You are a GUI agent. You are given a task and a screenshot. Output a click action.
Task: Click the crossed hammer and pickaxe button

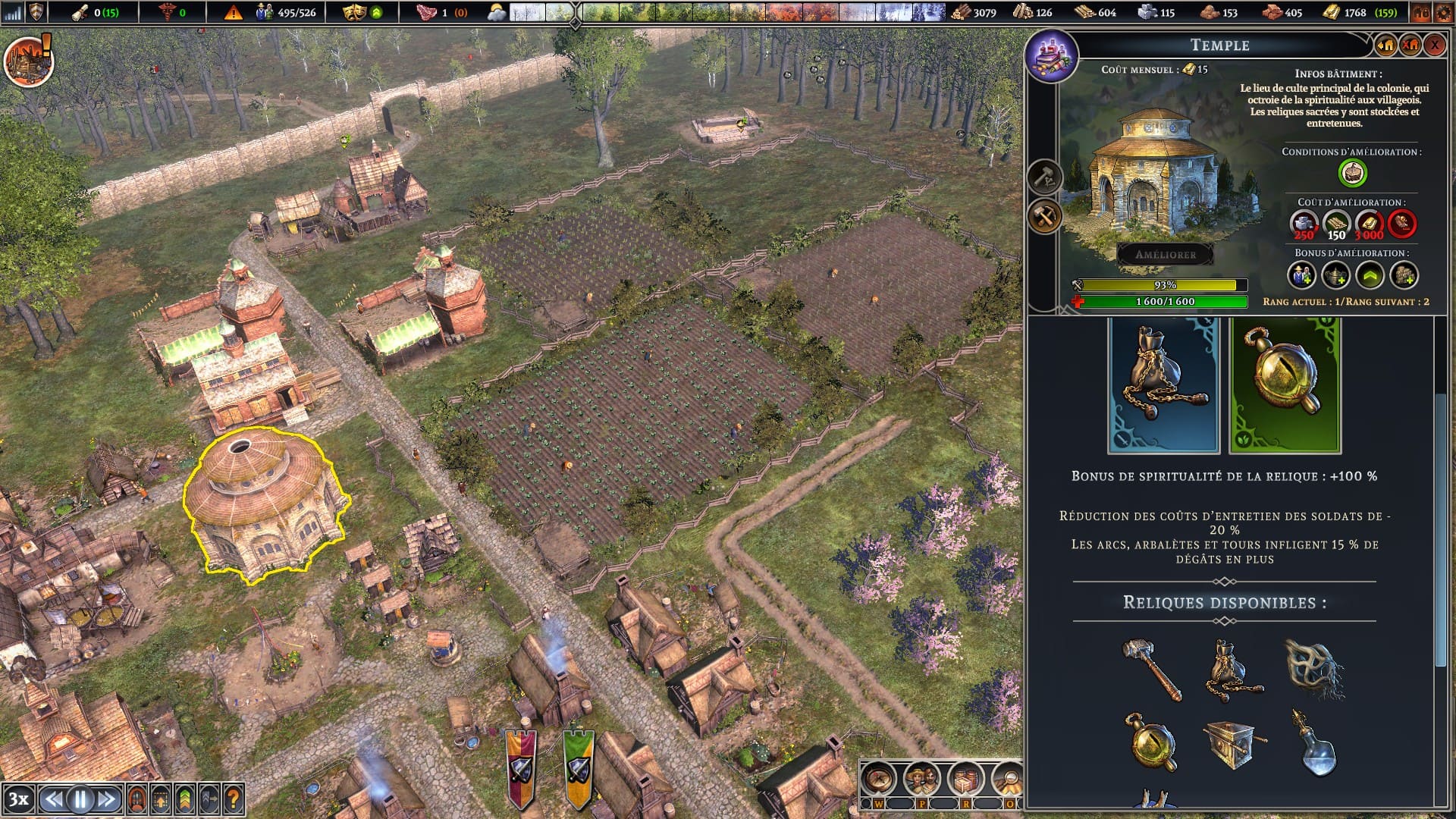tap(1045, 217)
